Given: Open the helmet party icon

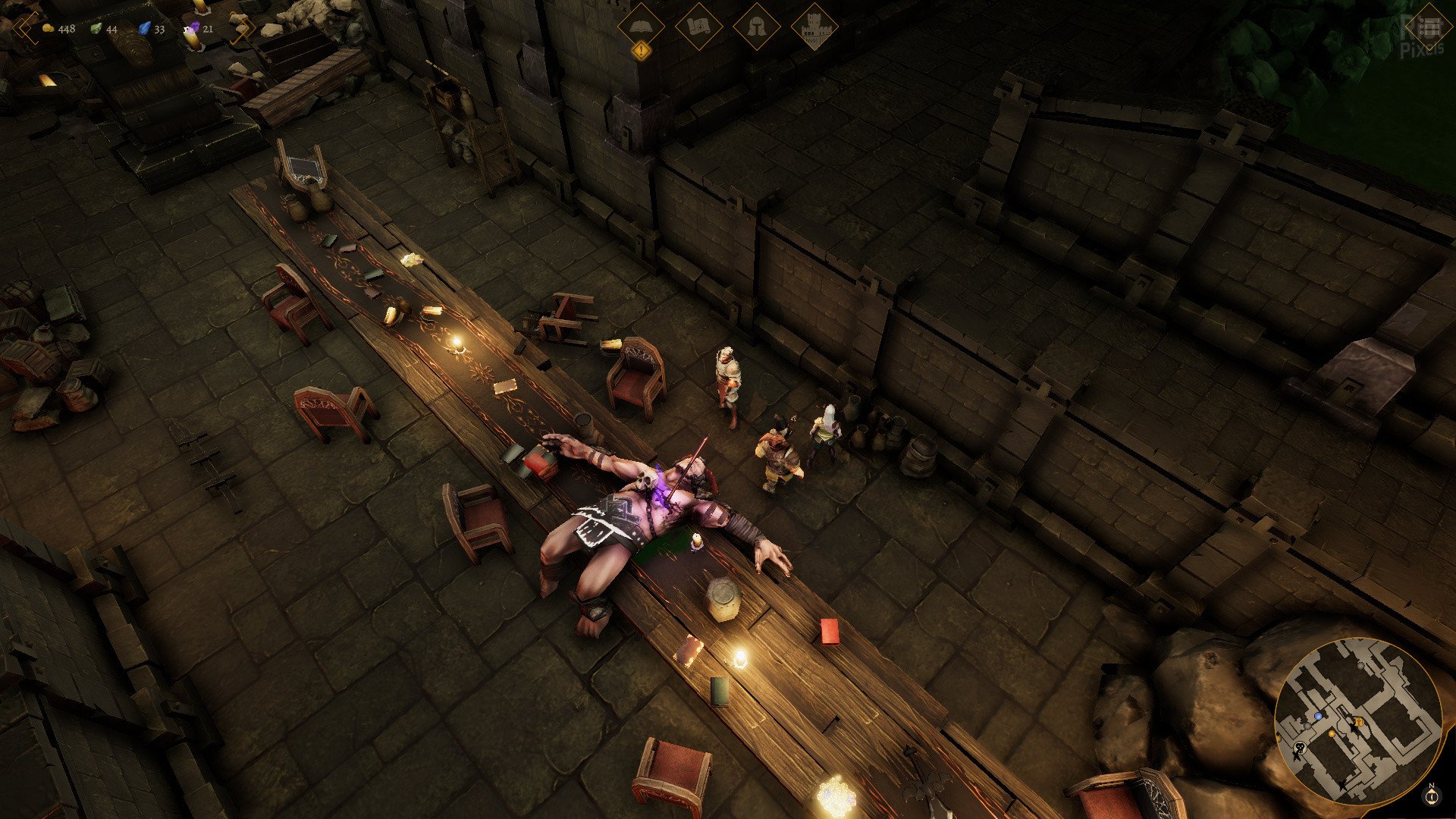Looking at the screenshot, I should [756, 27].
